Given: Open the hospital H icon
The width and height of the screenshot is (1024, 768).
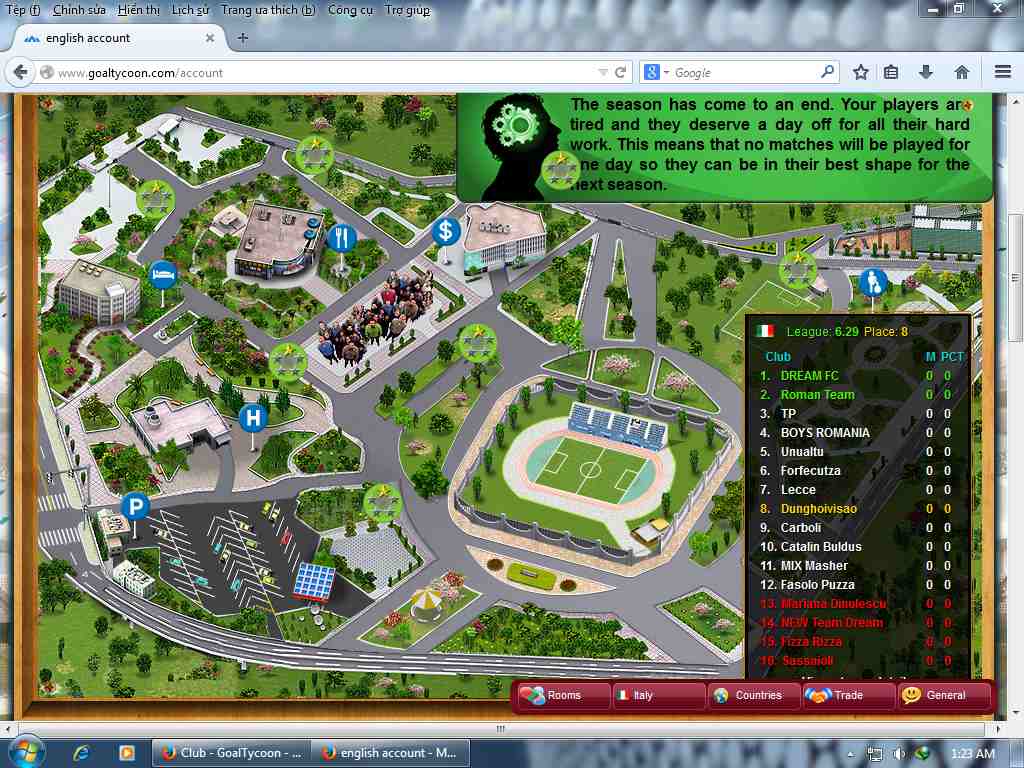Looking at the screenshot, I should click(x=253, y=417).
